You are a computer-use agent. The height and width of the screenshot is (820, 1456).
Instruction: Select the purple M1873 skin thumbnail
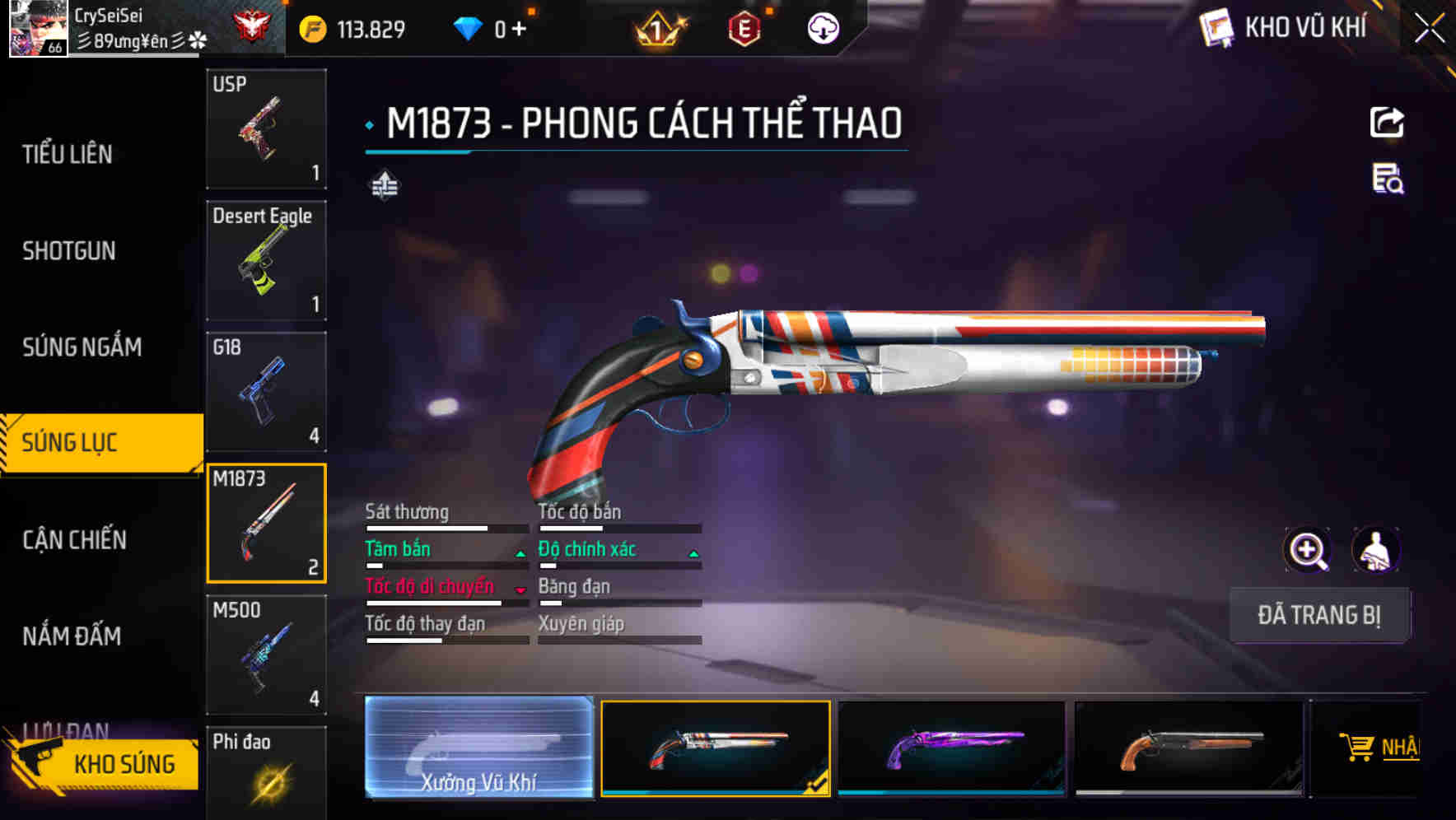pos(951,748)
